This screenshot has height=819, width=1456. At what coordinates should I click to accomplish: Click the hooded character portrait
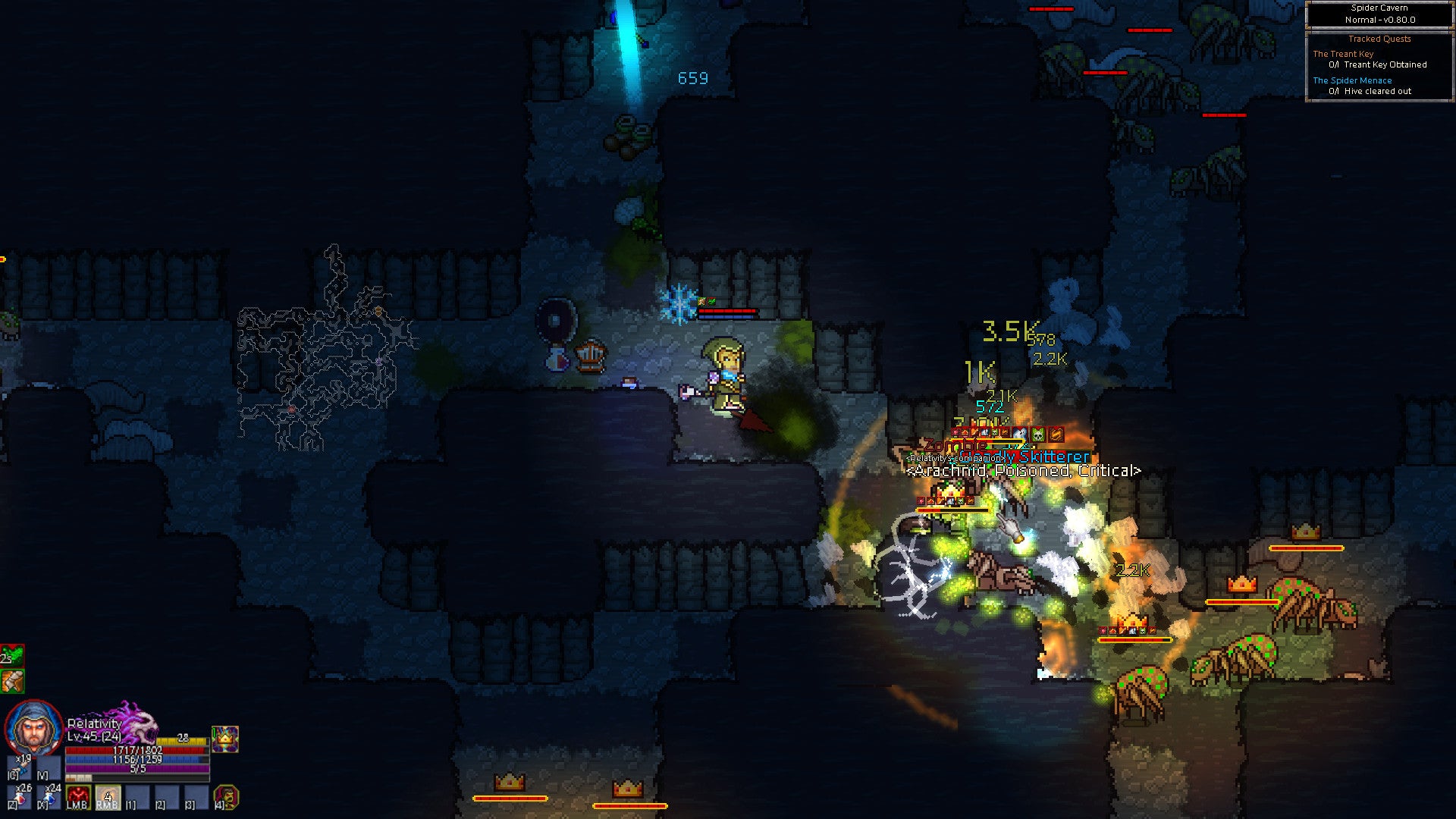point(33,728)
